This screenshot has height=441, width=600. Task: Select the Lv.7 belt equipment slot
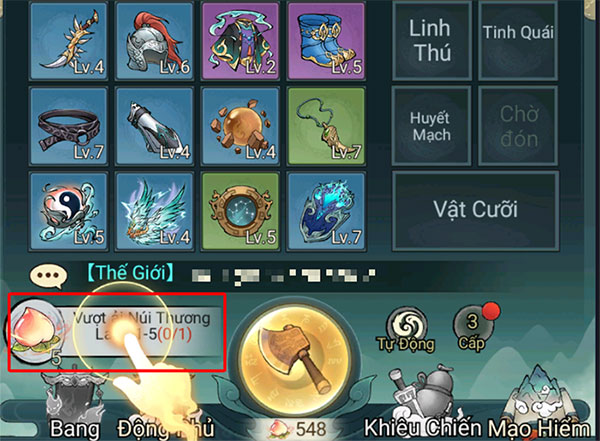(x=67, y=126)
